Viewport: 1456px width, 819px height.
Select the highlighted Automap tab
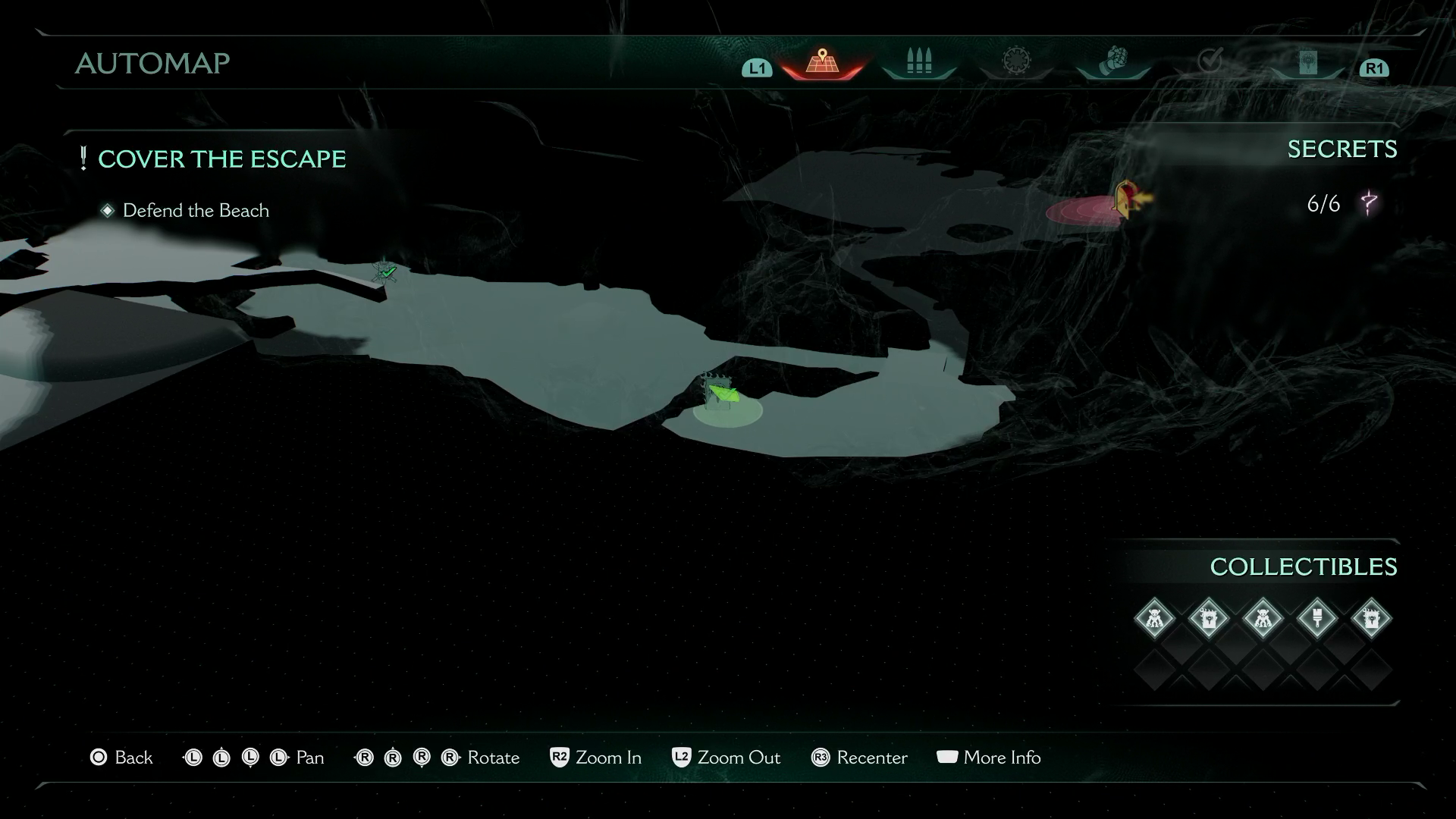[823, 63]
